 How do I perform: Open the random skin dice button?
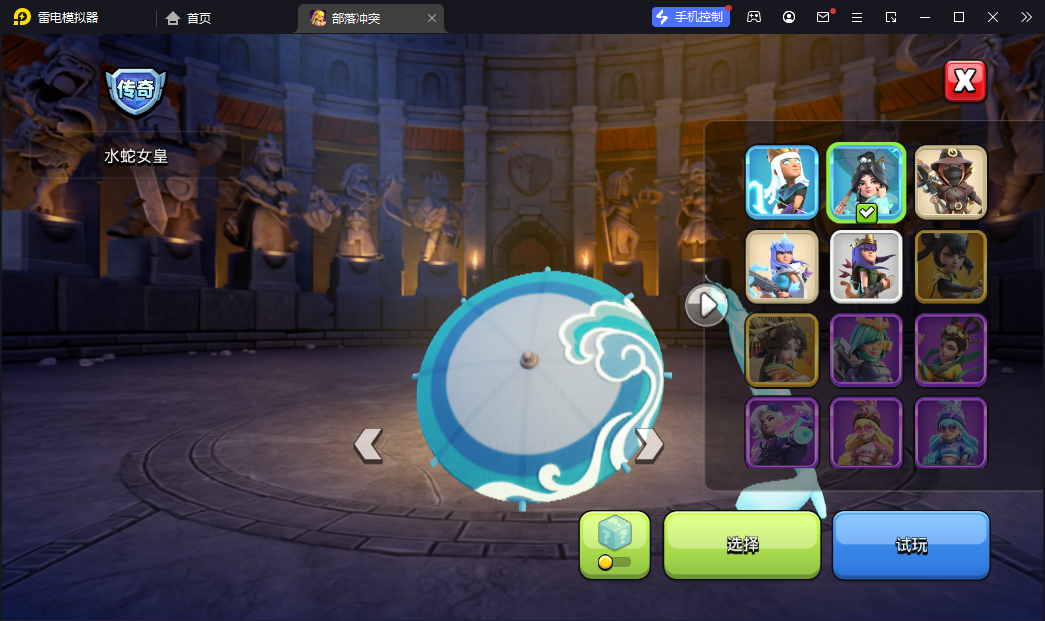(x=614, y=545)
